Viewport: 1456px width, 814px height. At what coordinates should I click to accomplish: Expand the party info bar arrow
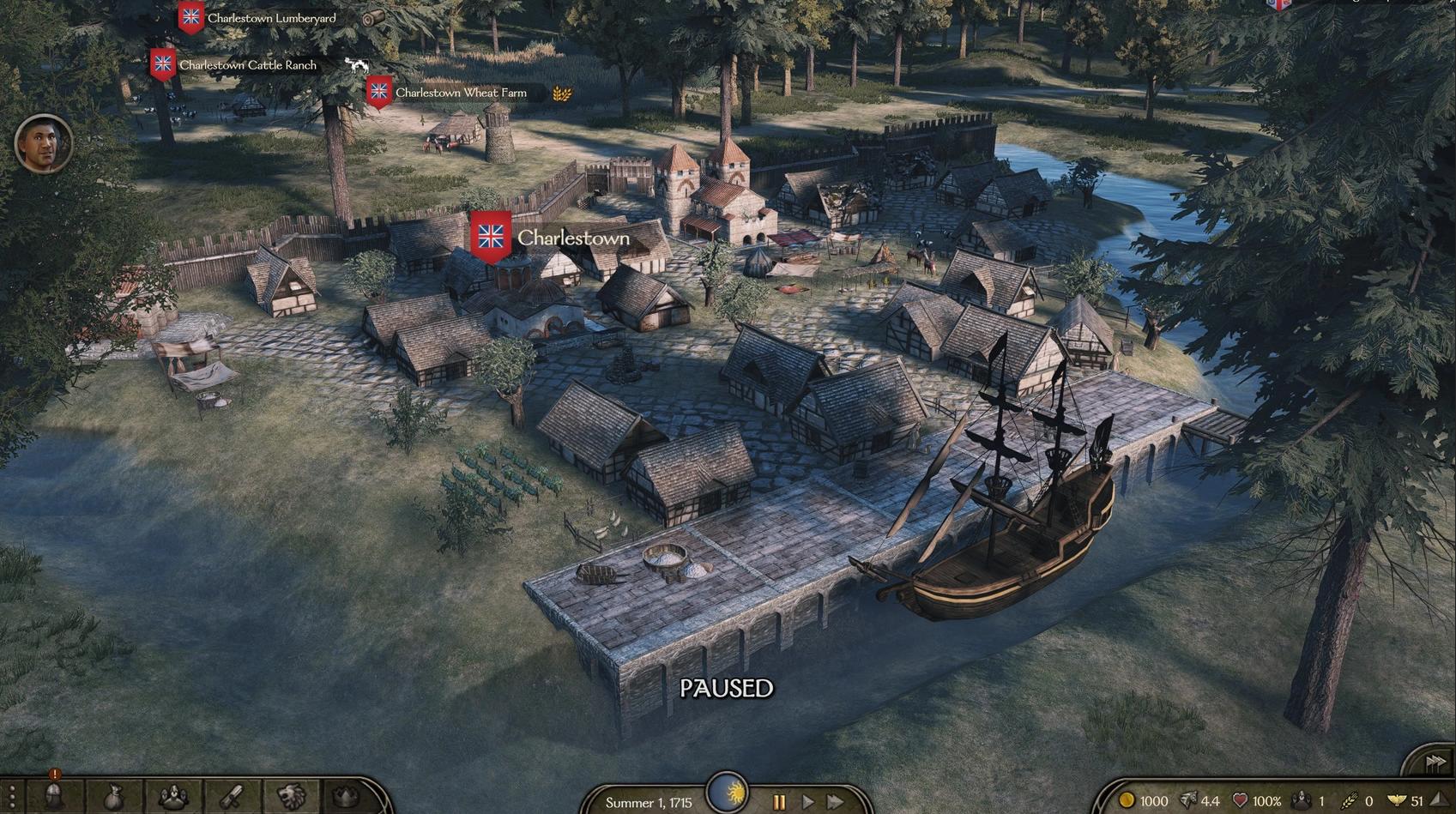click(x=1438, y=800)
